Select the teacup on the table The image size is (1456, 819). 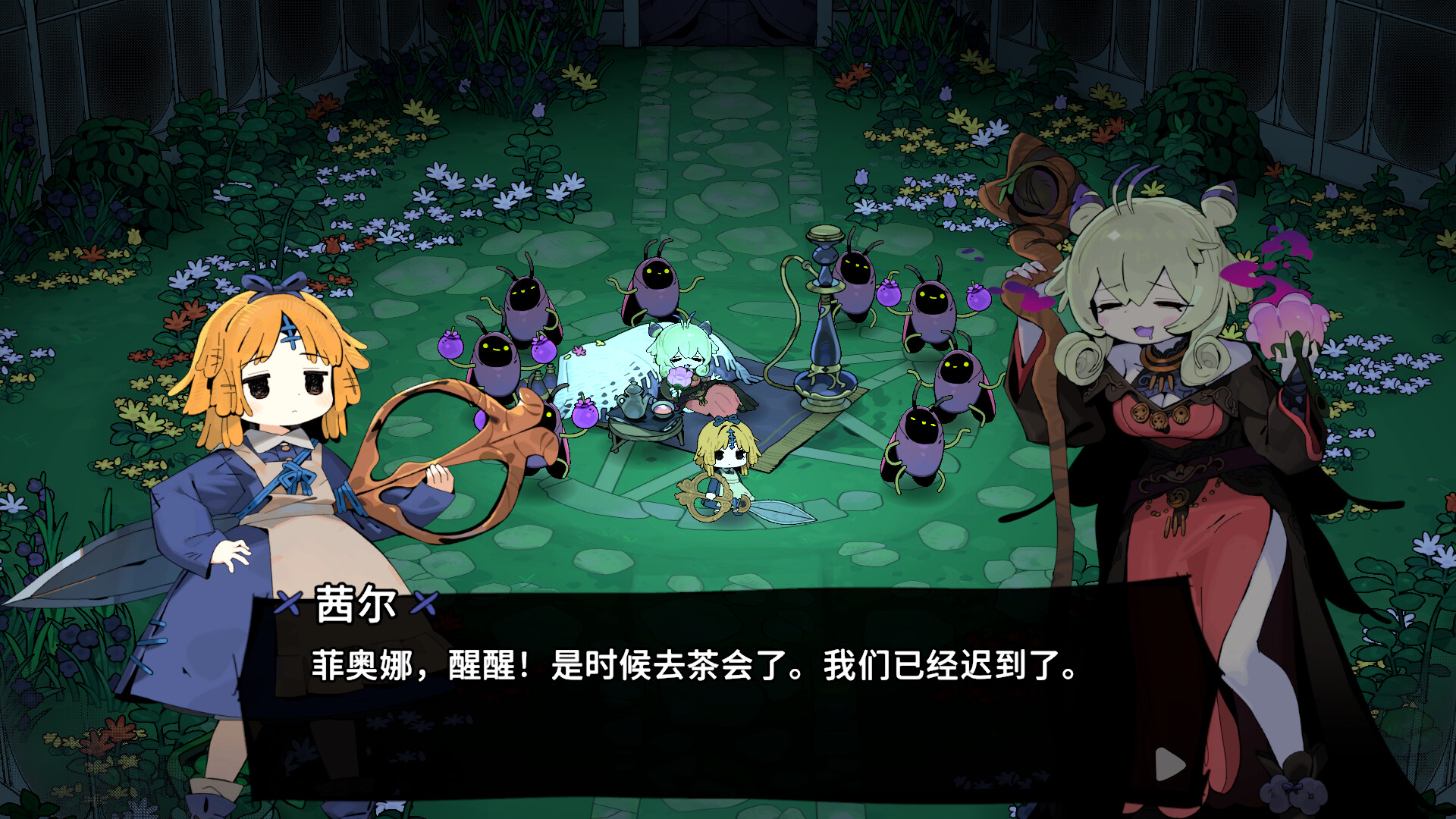(661, 410)
